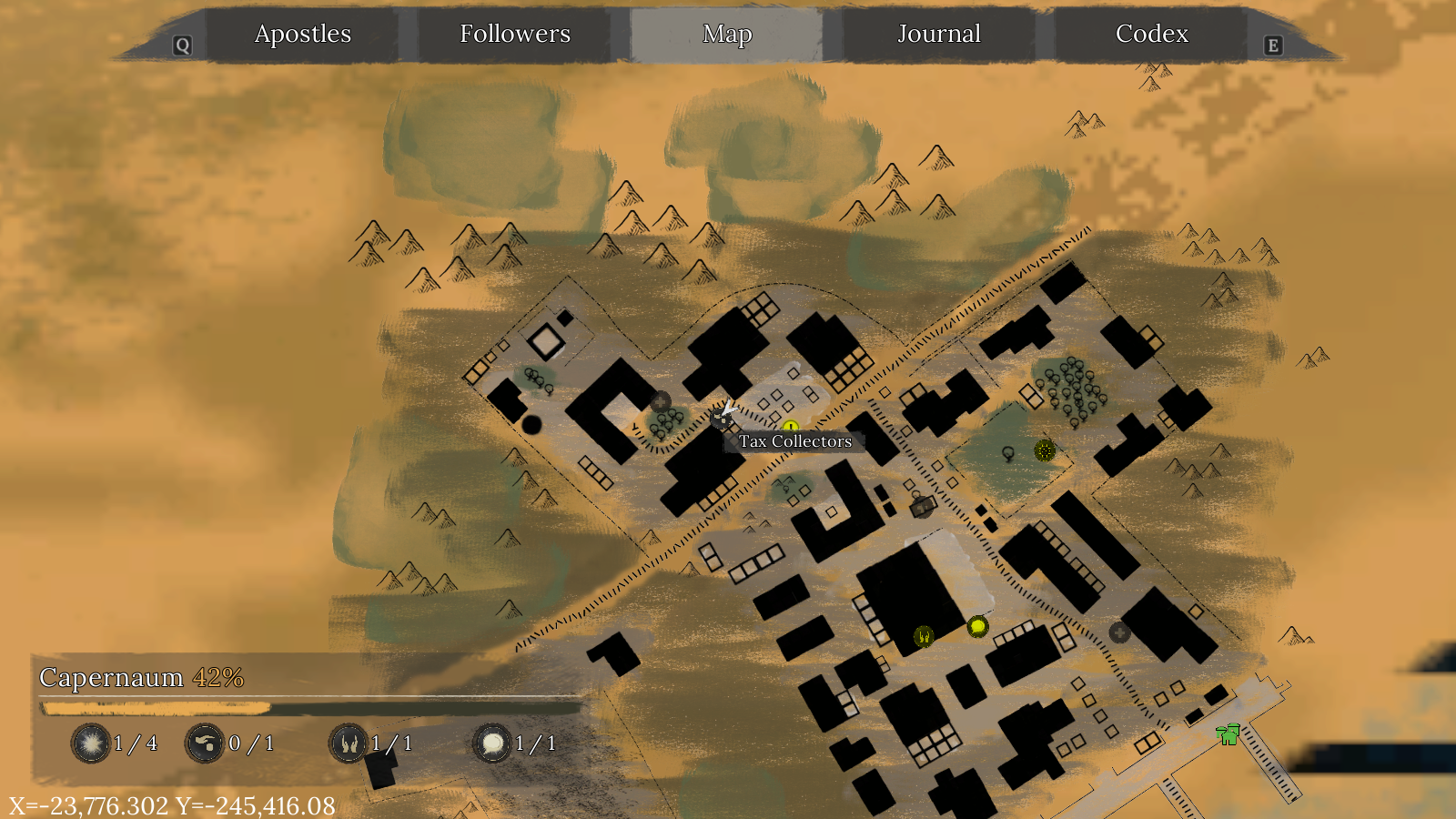Select the Tax Collectors map marker

pyautogui.click(x=723, y=418)
